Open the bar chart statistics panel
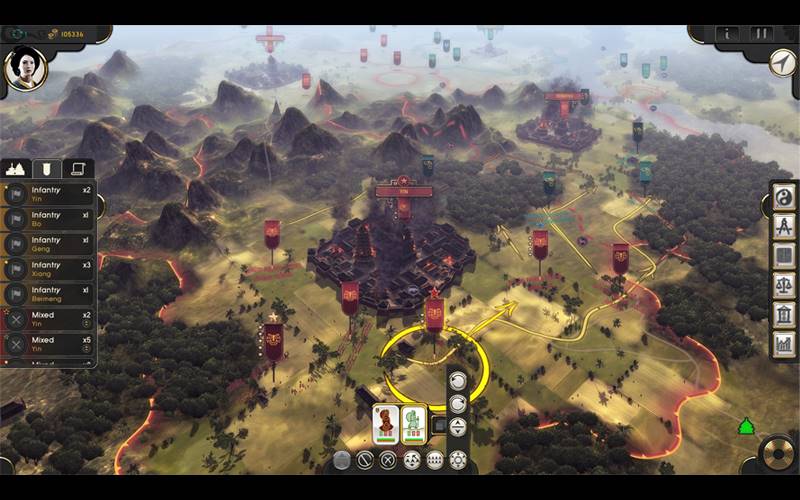 coord(784,344)
